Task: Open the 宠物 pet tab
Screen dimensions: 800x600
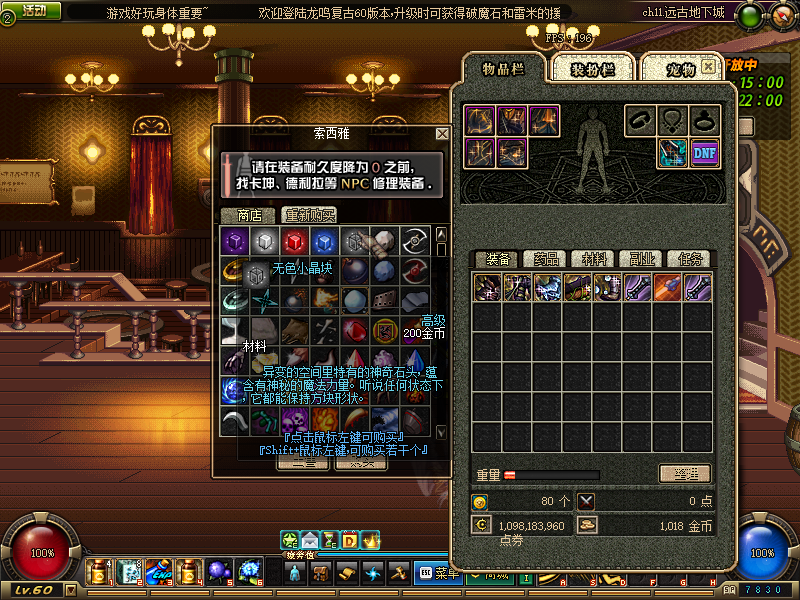Action: (680, 68)
